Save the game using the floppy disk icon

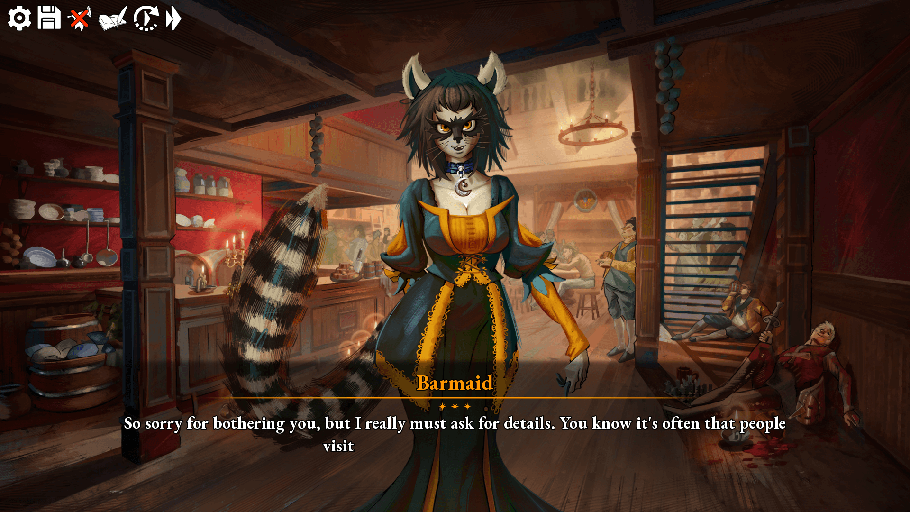point(49,17)
